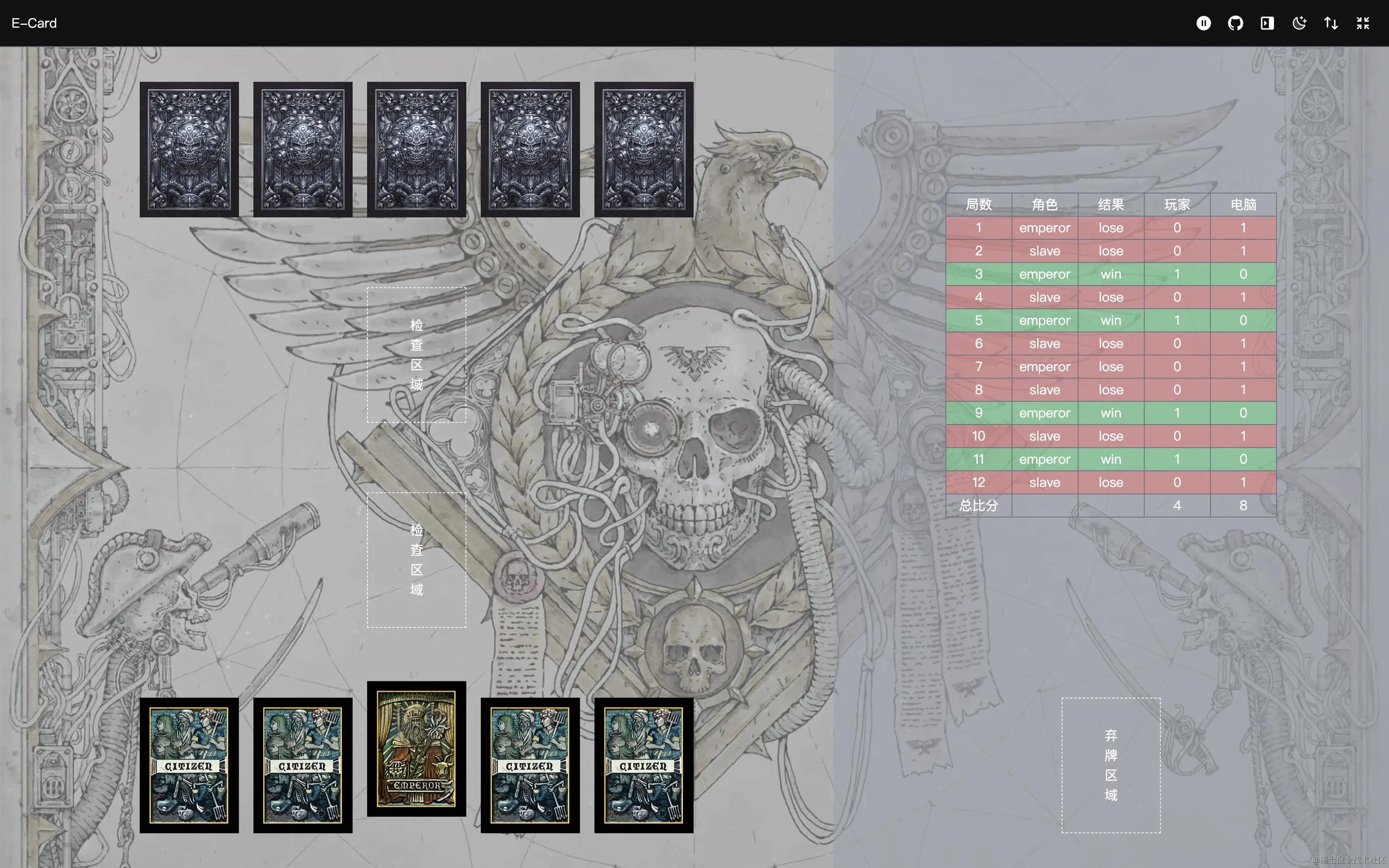This screenshot has height=868, width=1389.
Task: Select the rightmost CITIZEN card
Action: click(643, 767)
